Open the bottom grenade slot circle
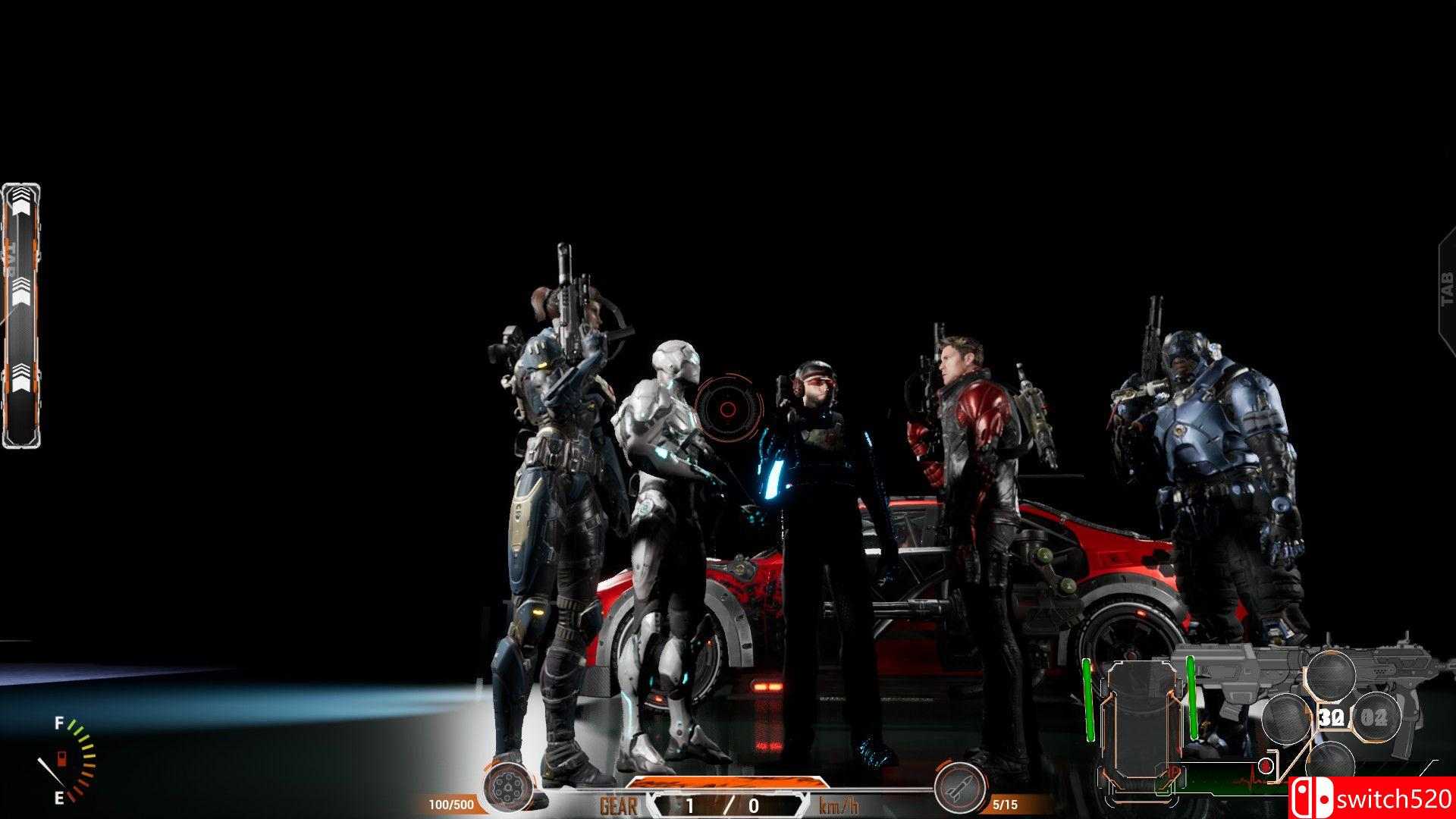 pyautogui.click(x=1332, y=763)
